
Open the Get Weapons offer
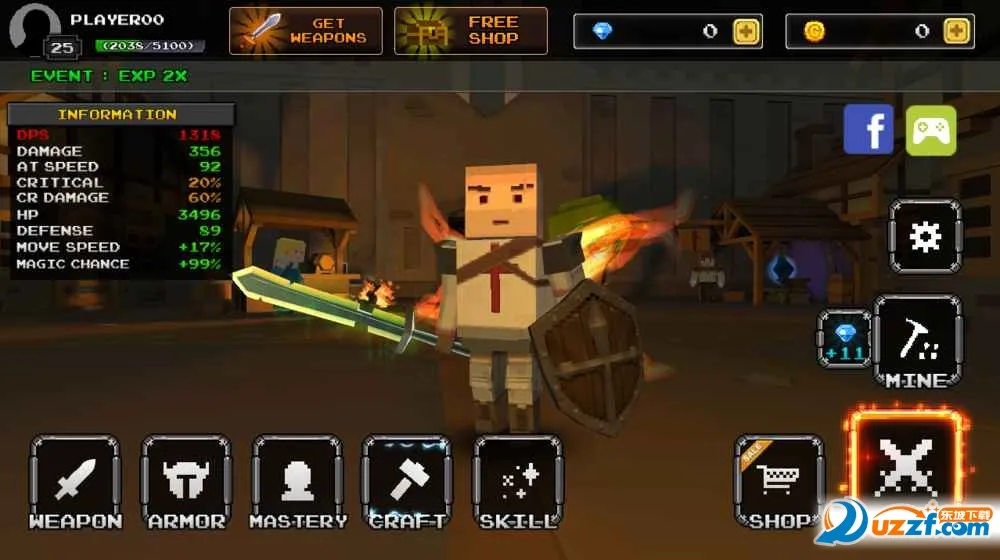click(x=306, y=31)
